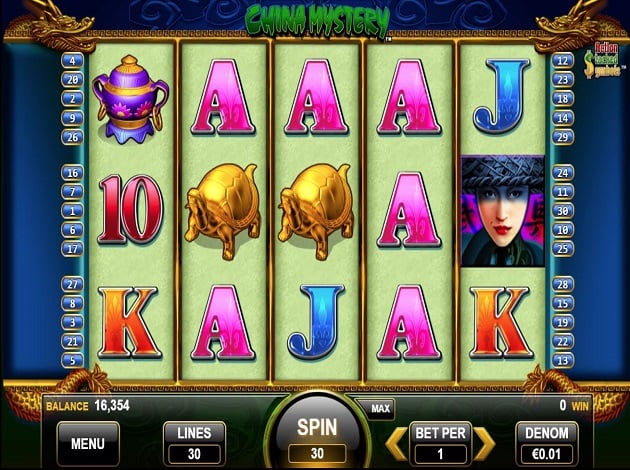Click the LINES 30 button

[x=194, y=441]
